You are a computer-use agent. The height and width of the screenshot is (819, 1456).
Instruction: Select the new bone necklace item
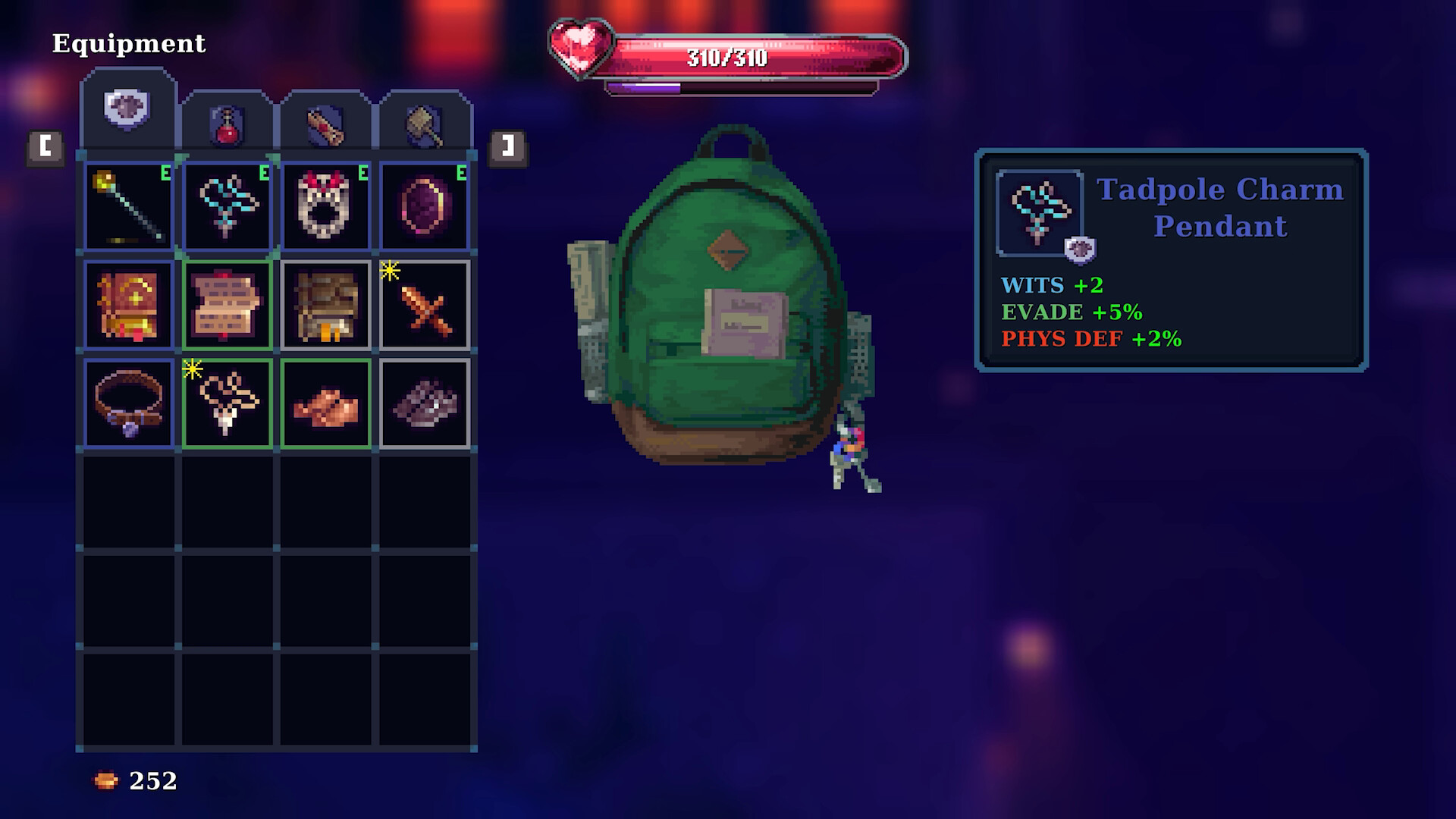pos(227,405)
